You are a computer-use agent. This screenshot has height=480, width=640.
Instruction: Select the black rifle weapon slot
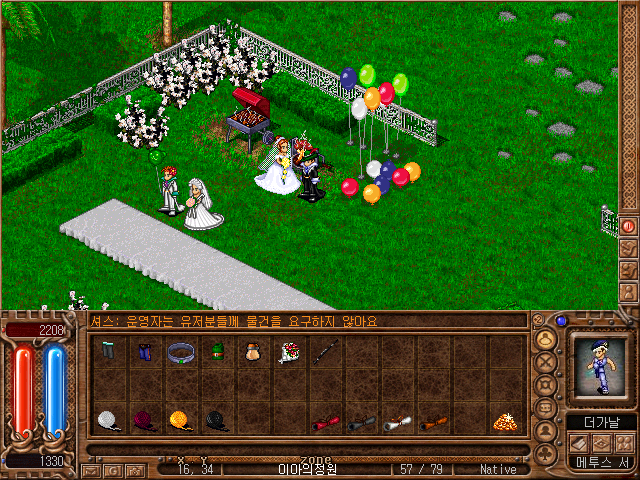[326, 352]
